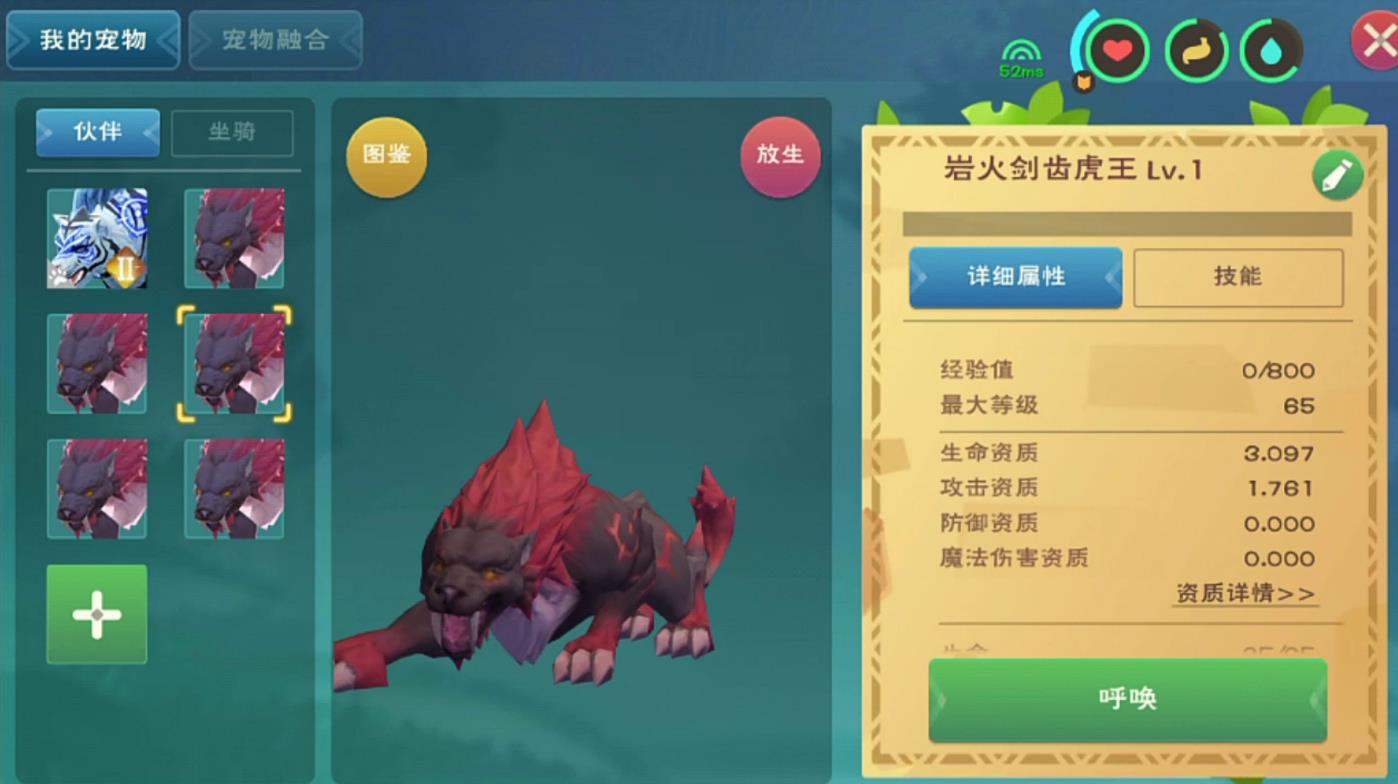Add a pet with the green plus slot

click(97, 614)
